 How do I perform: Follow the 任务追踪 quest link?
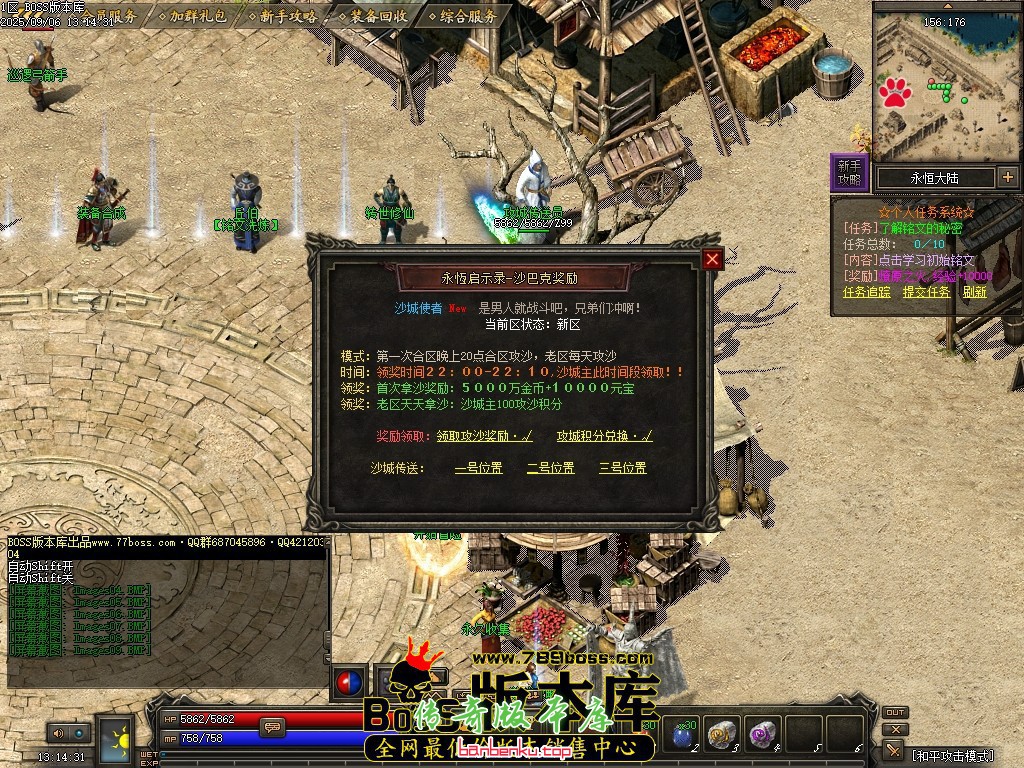coord(866,292)
